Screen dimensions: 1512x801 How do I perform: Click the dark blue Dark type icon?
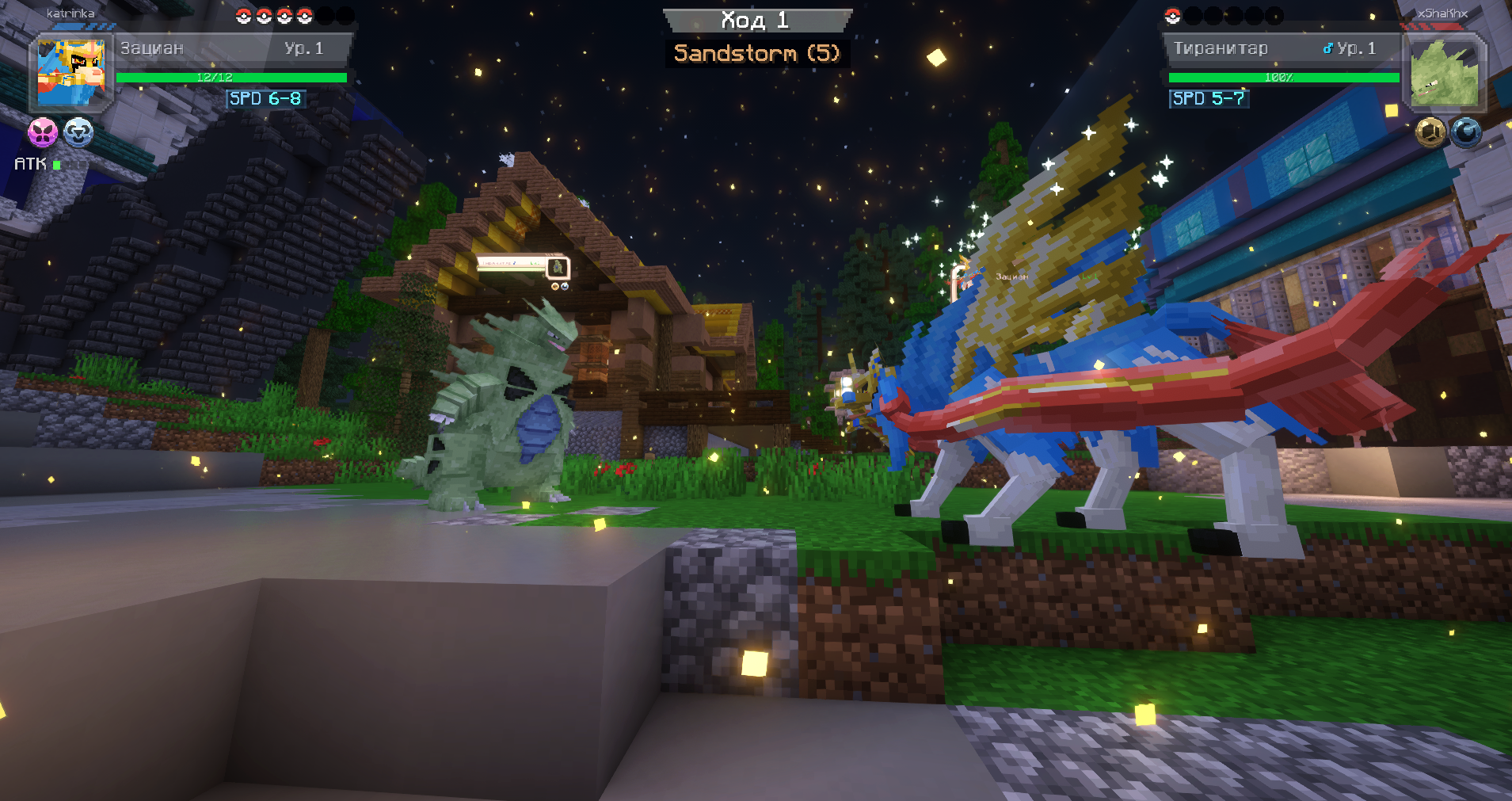click(1466, 132)
